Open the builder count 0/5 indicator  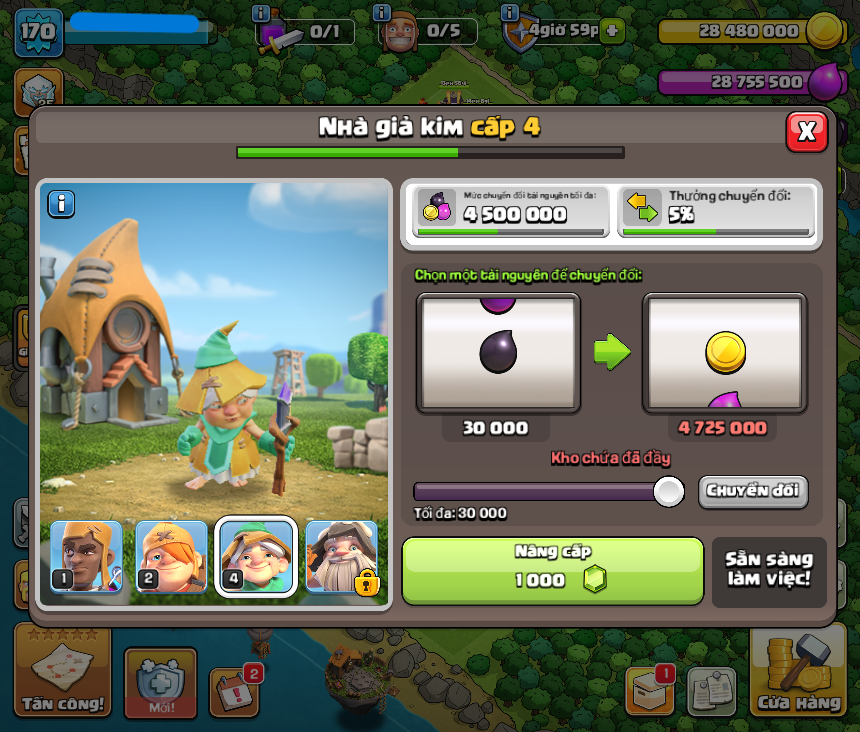click(x=427, y=31)
